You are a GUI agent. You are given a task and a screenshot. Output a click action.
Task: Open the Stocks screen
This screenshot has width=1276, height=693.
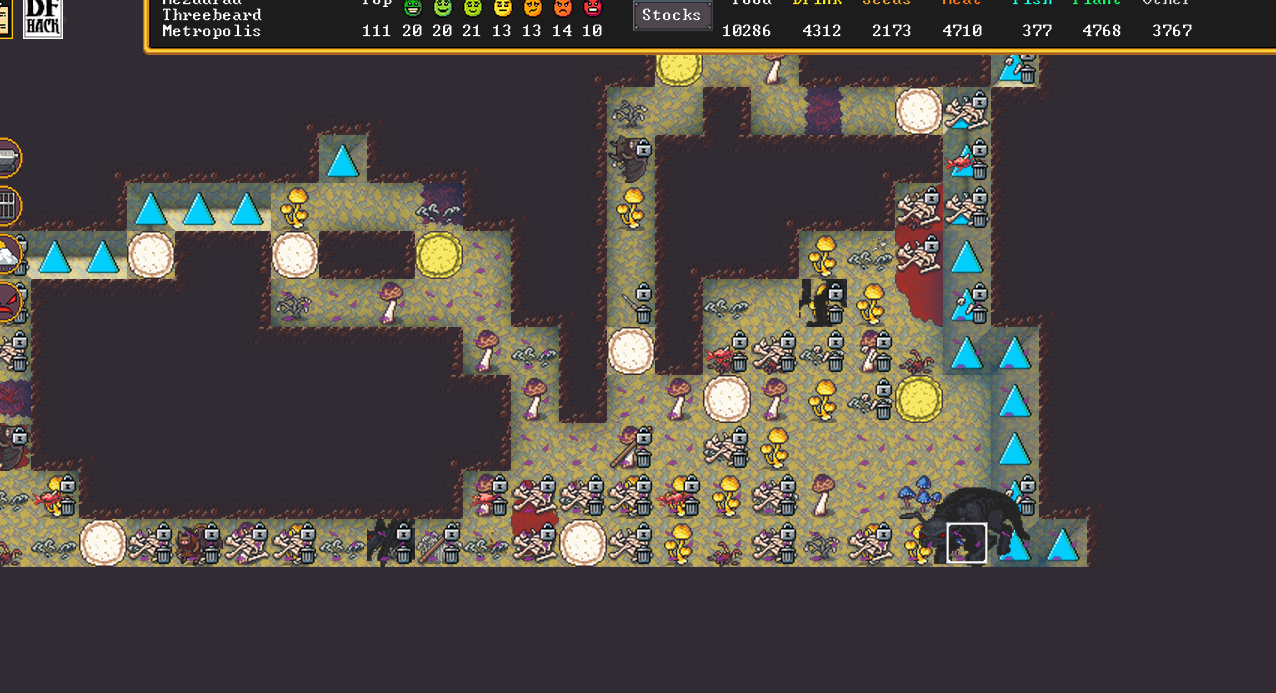[x=672, y=15]
